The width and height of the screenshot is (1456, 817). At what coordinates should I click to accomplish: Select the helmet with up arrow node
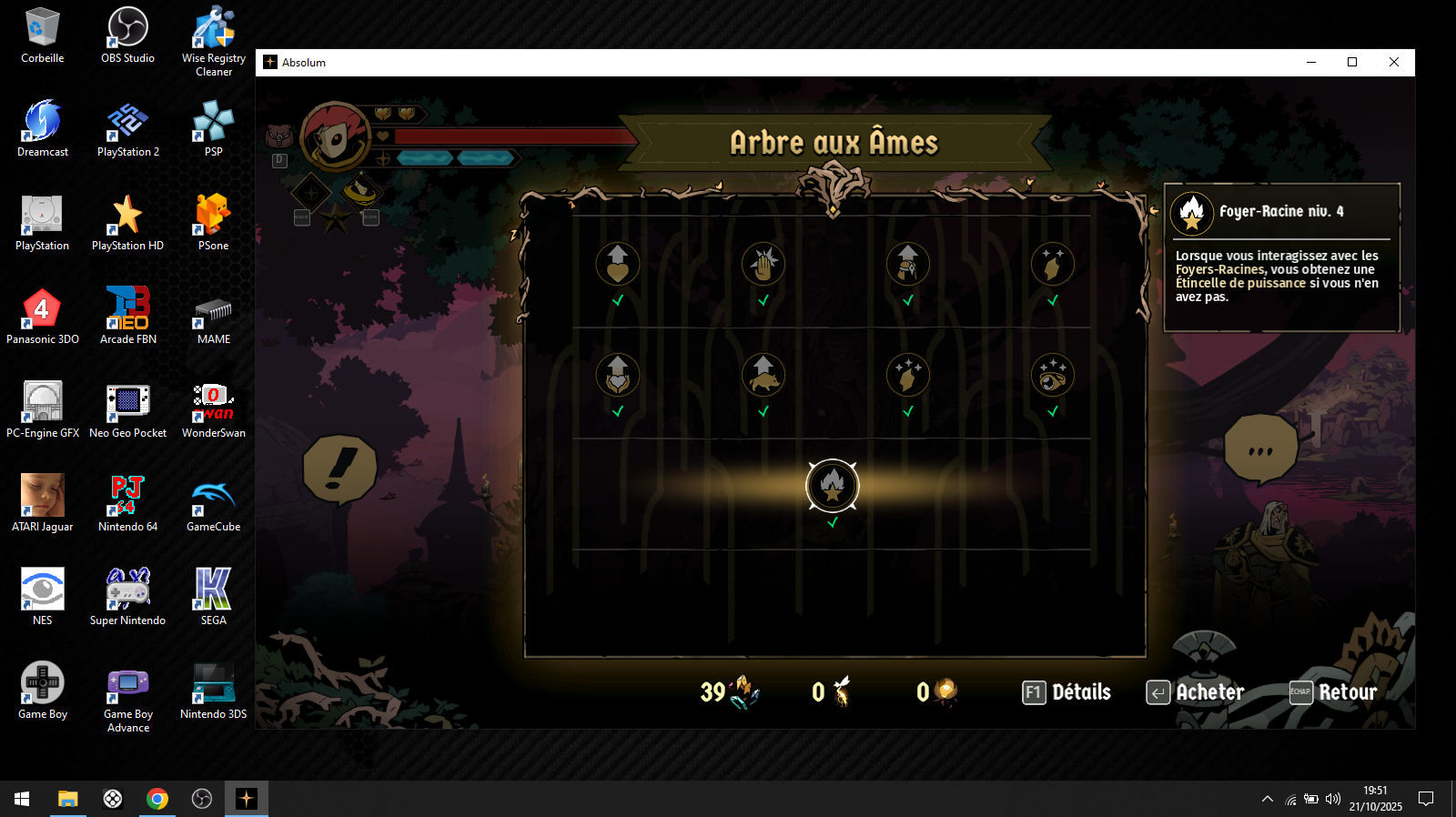pos(907,264)
